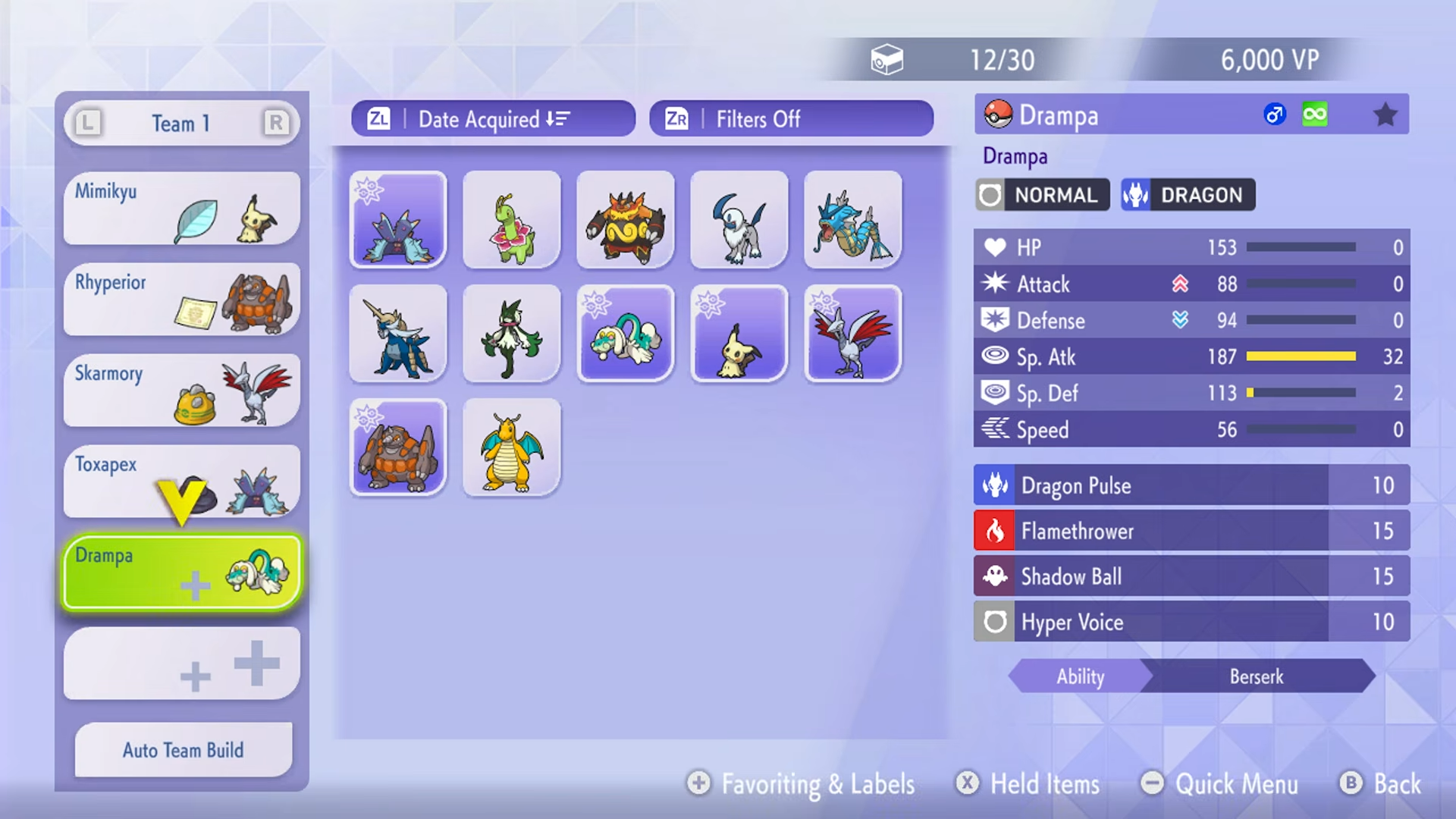Viewport: 1456px width, 819px height.
Task: Select Mimikyu team slot
Action: point(182,209)
